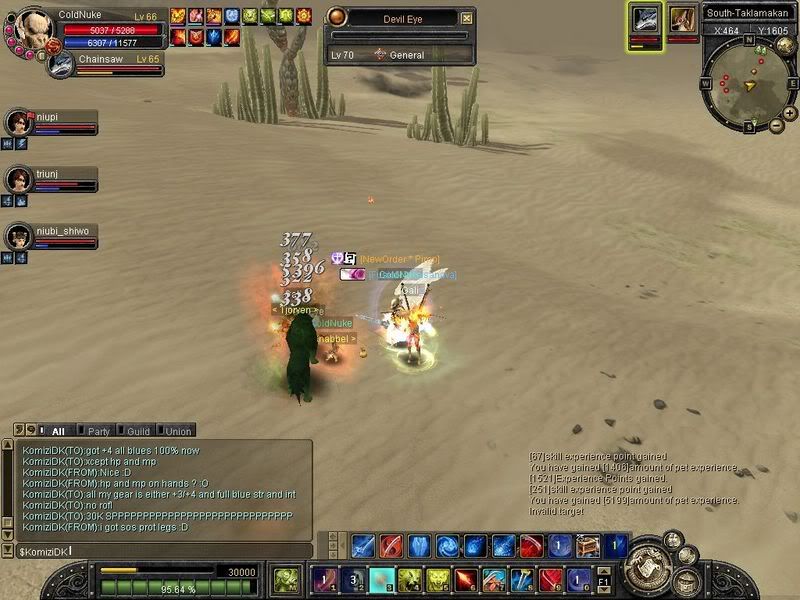Switch hotbar page with F1 up arrow

(604, 571)
